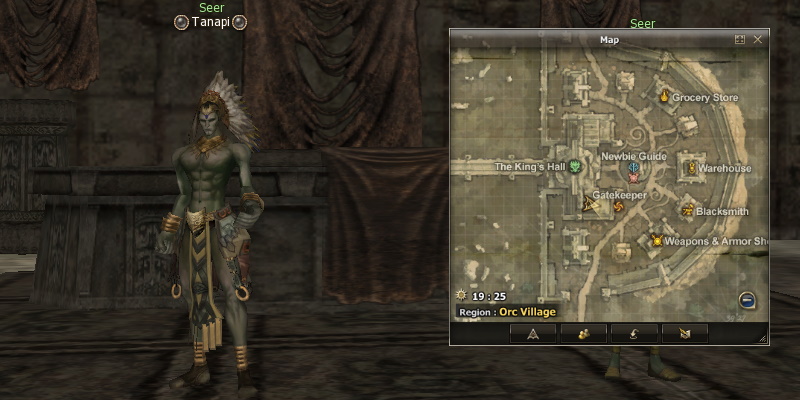This screenshot has height=400, width=800.
Task: Click the third map toolbar button
Action: (x=633, y=334)
